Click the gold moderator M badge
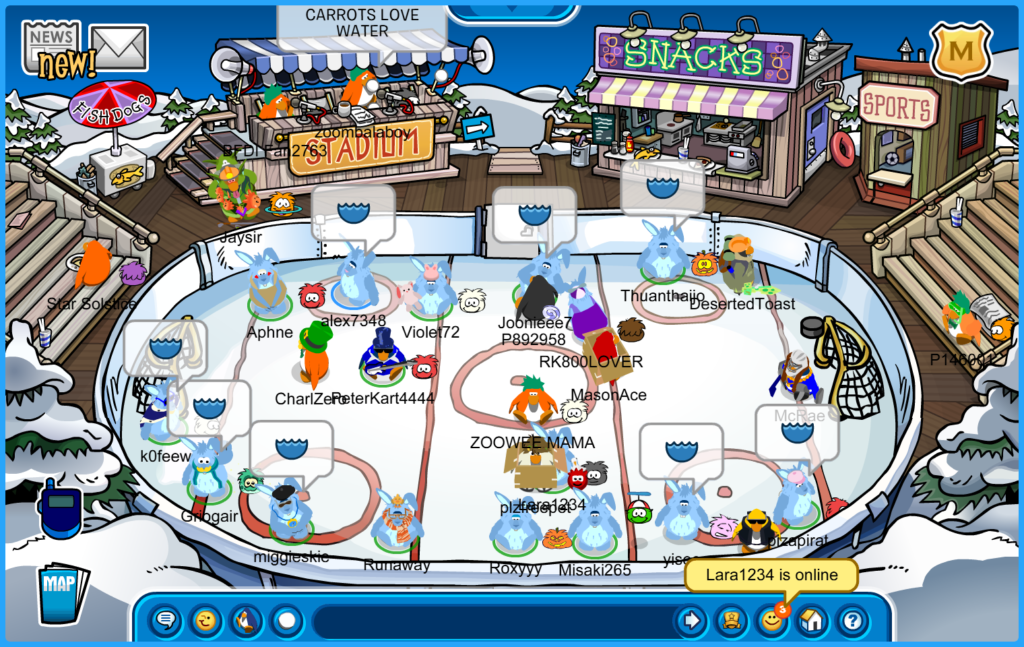1024x647 pixels. pyautogui.click(x=960, y=51)
